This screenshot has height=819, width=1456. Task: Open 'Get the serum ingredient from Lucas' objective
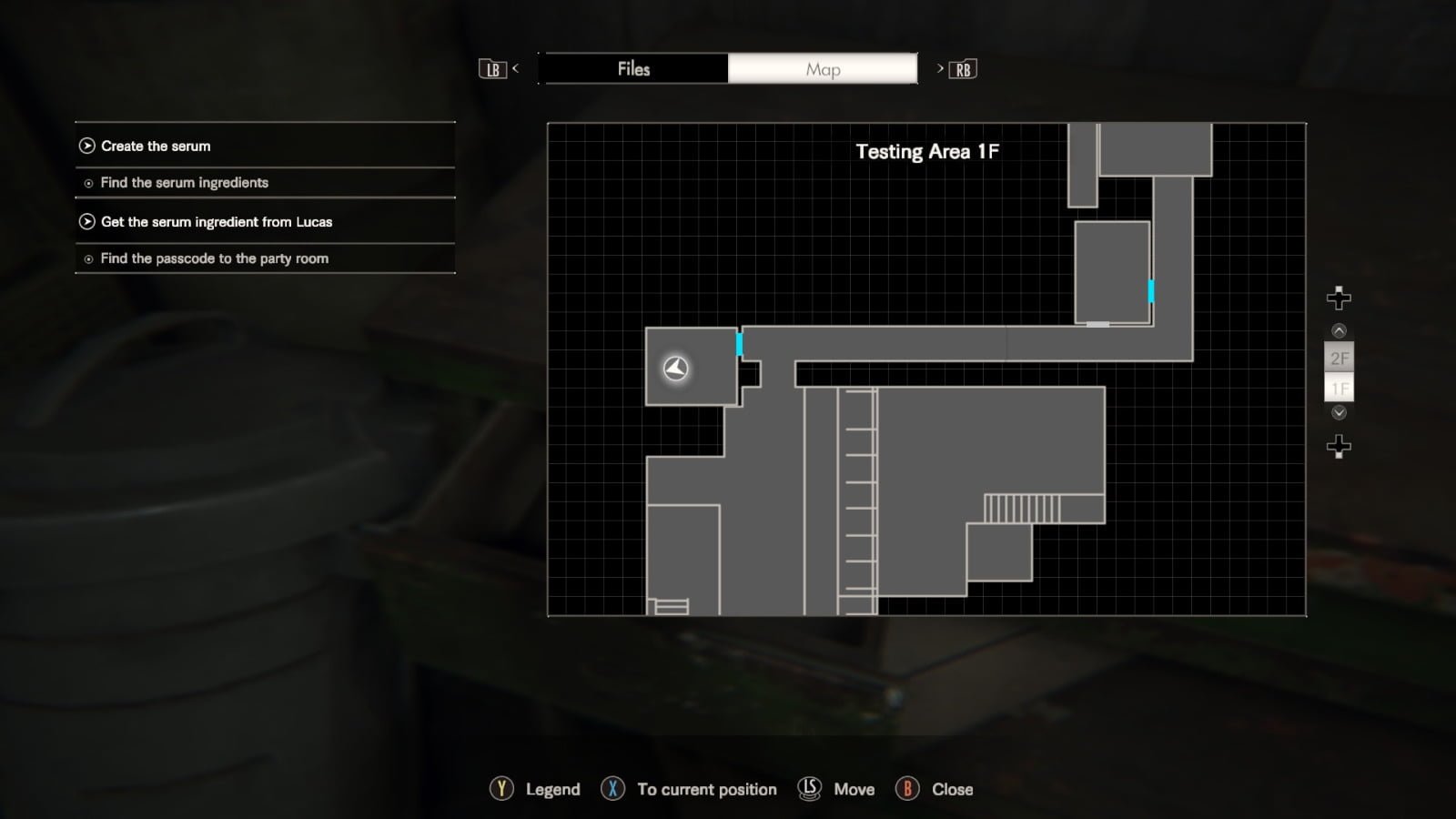tap(217, 222)
